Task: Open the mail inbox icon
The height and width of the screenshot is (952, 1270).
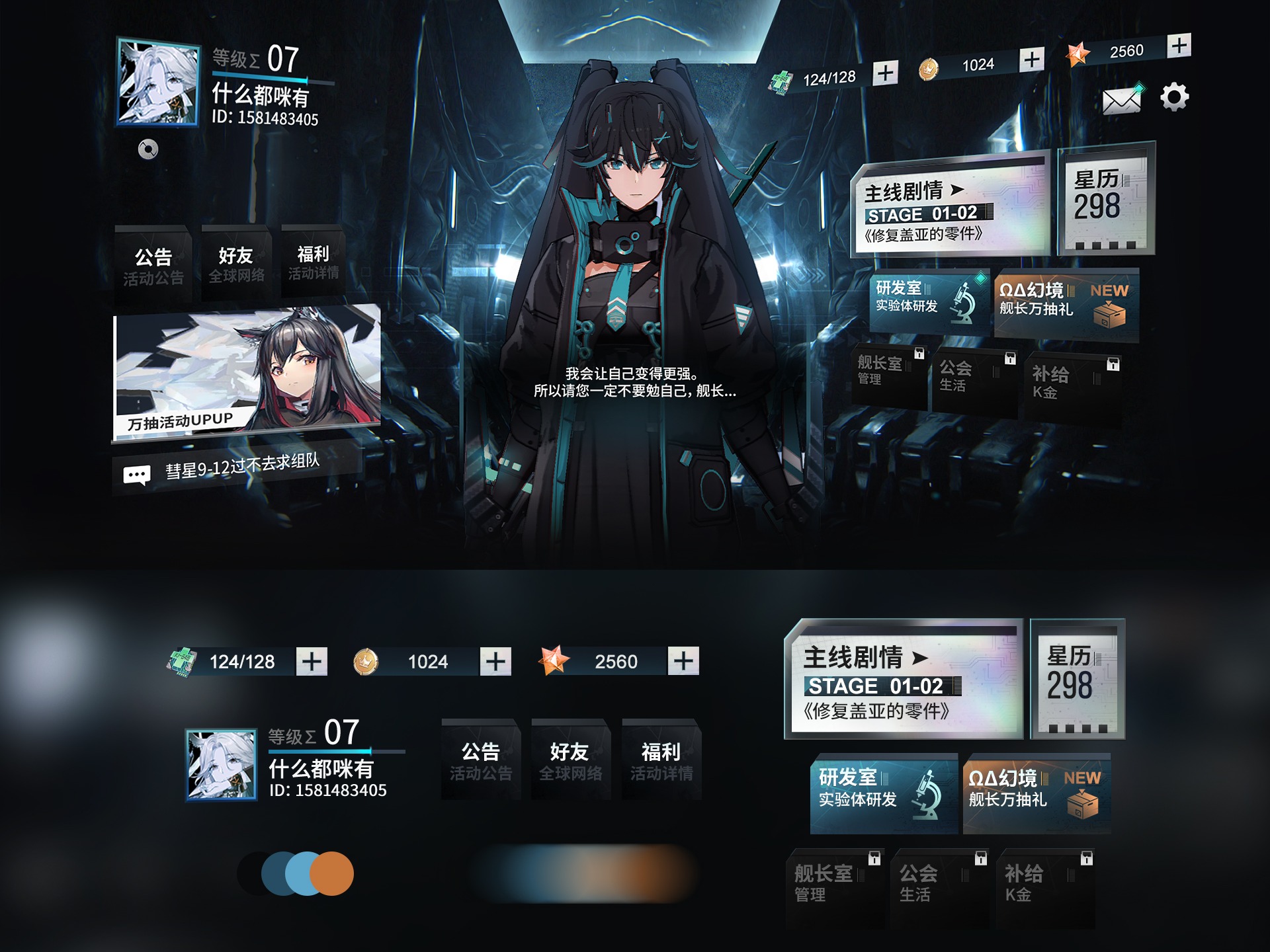Action: coord(1121,99)
